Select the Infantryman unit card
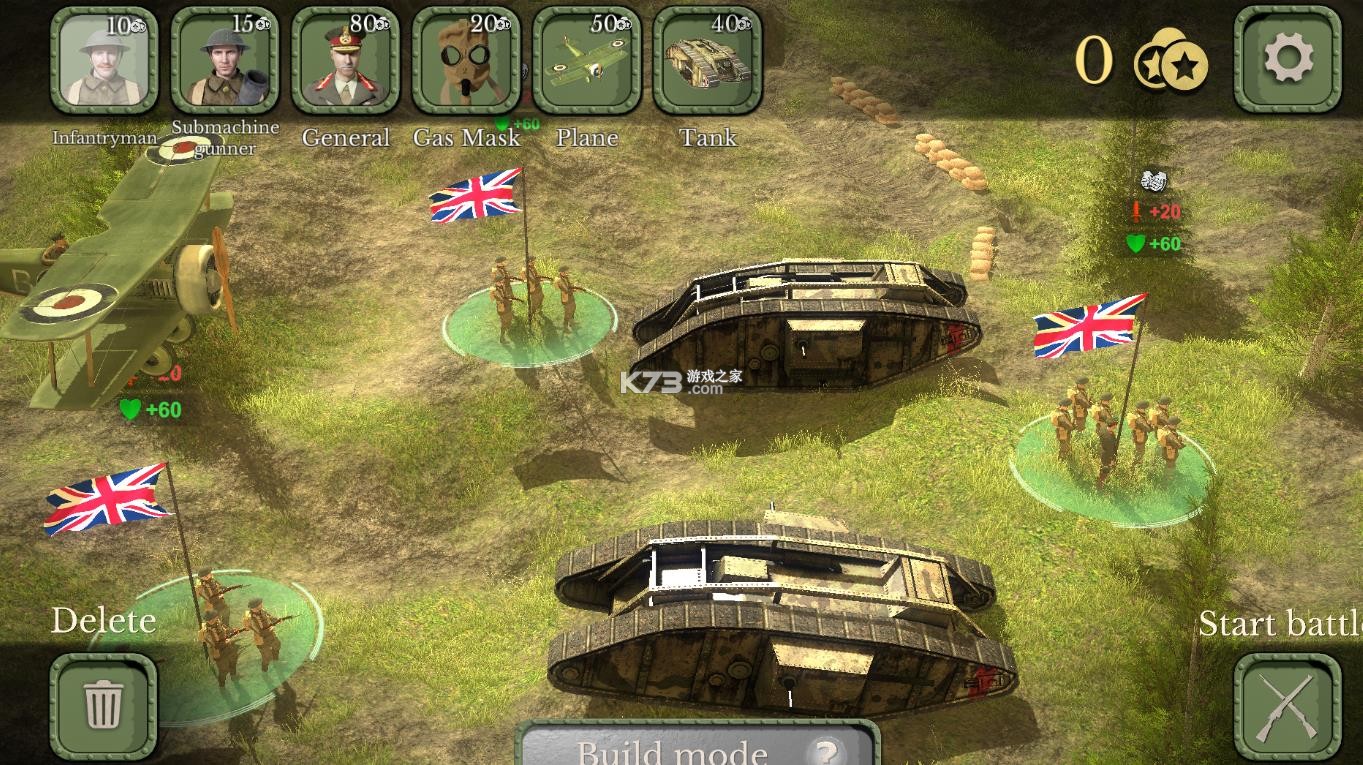Screen dimensions: 1363x765 104,60
